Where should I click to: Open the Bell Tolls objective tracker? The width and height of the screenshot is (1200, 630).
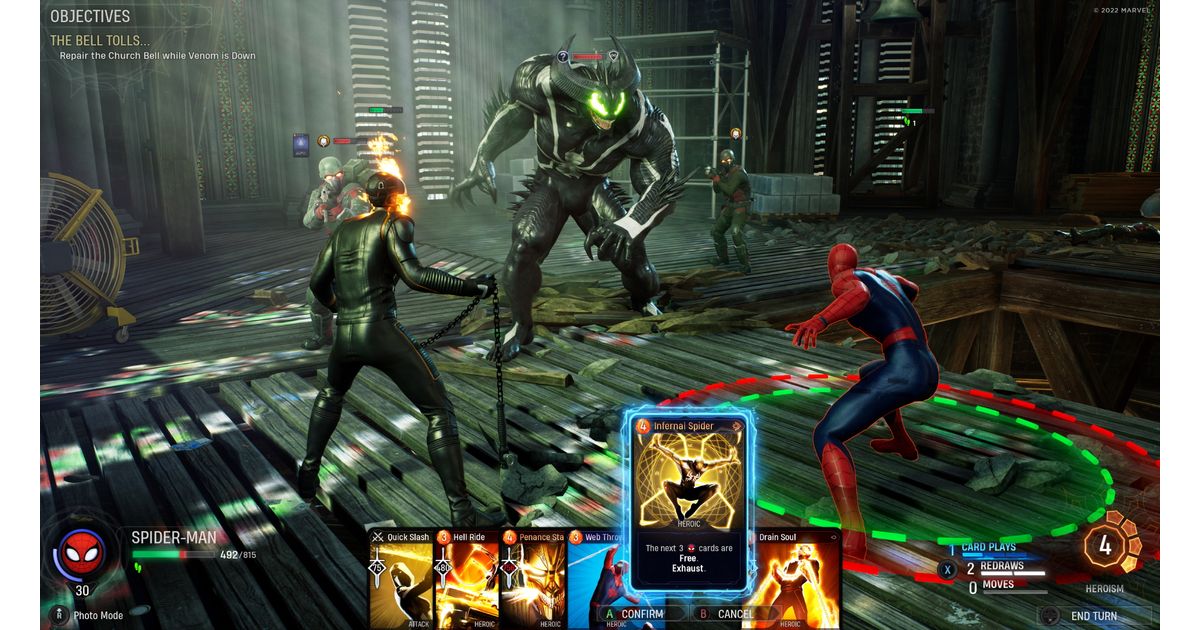point(100,41)
